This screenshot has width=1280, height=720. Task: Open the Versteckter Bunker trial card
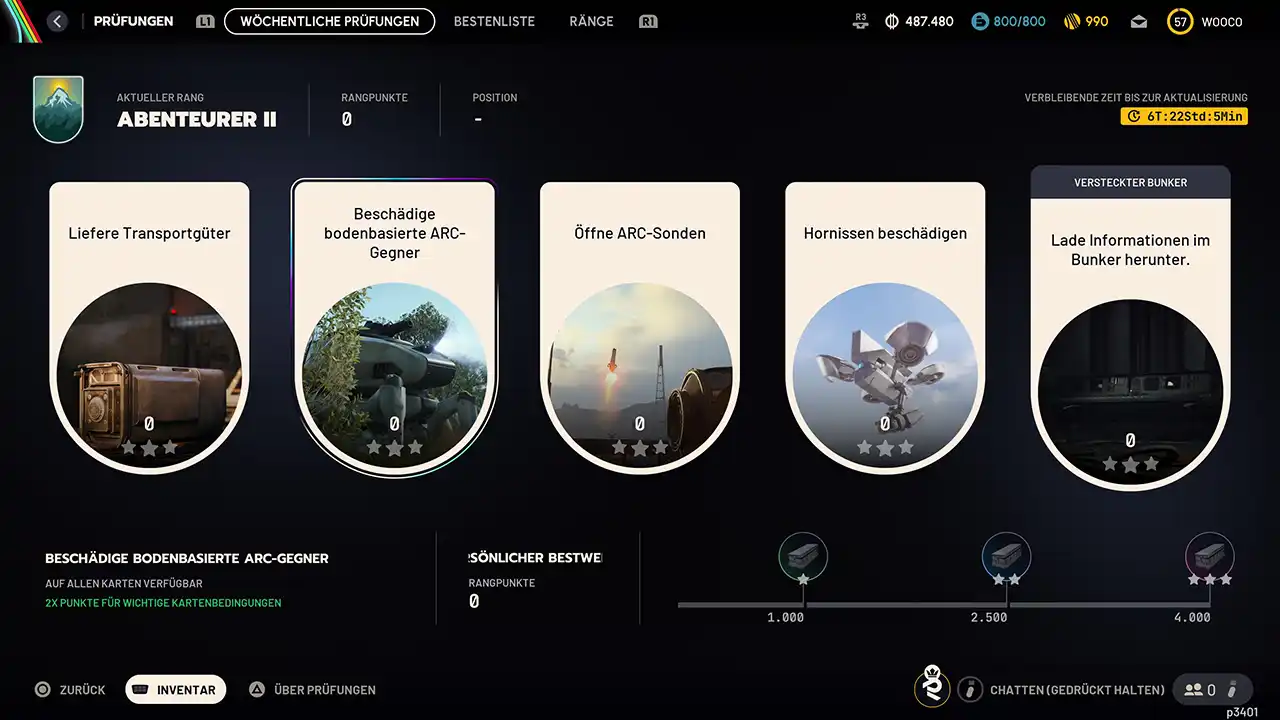[x=1130, y=330]
